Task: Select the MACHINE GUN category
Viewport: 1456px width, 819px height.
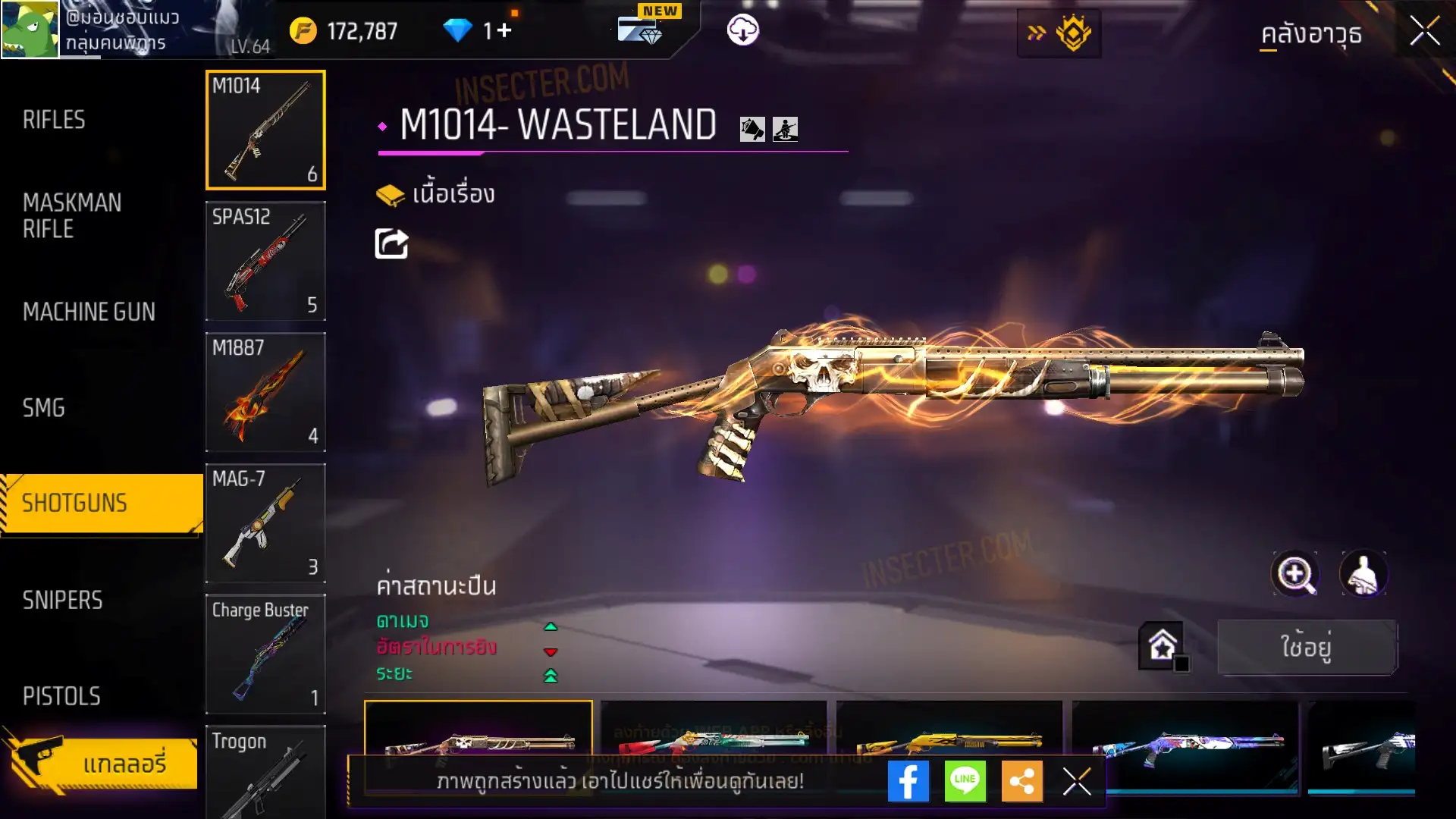Action: tap(89, 312)
